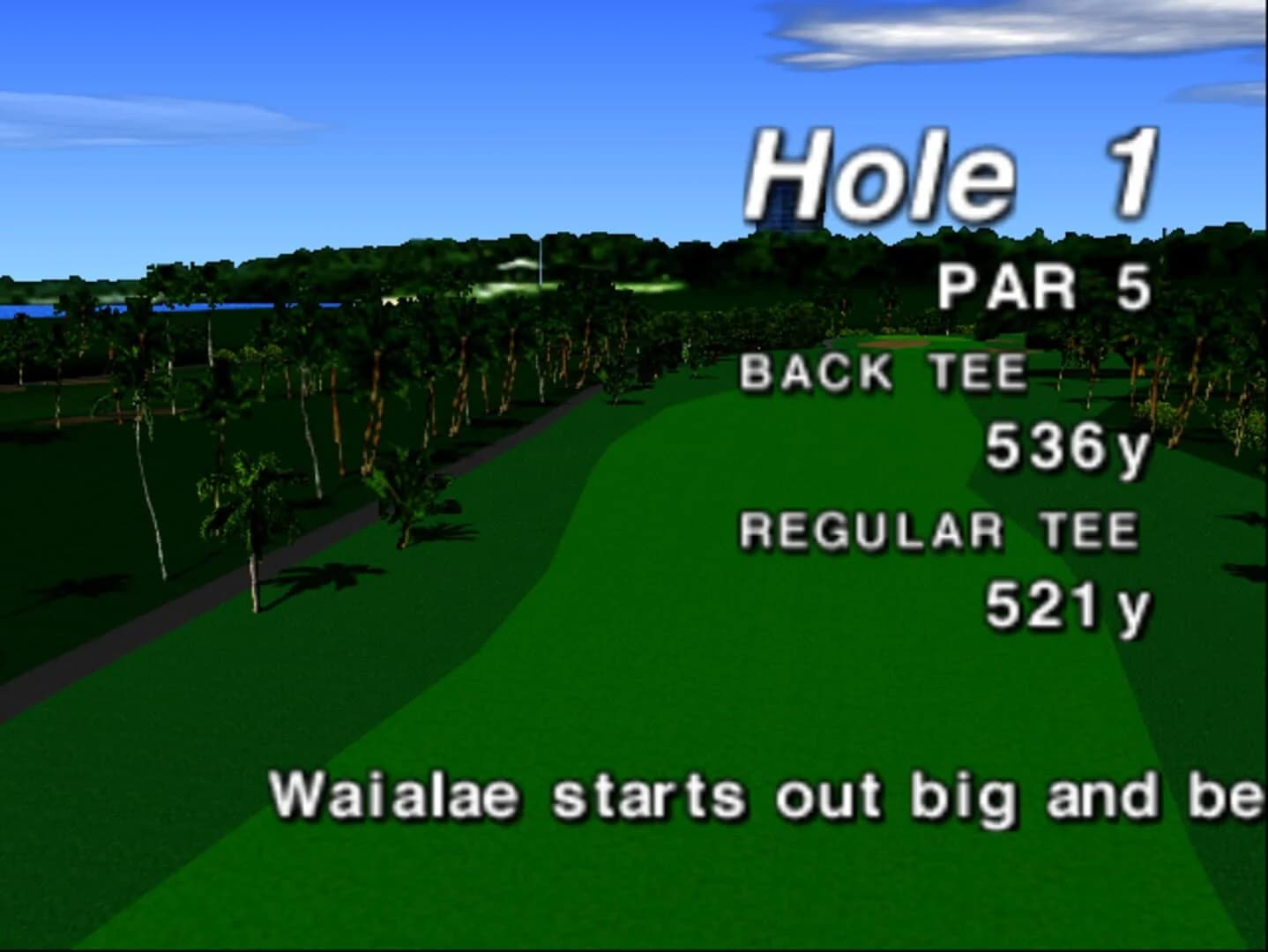Select the 536y back tee distance
1268x952 pixels.
pos(1067,450)
